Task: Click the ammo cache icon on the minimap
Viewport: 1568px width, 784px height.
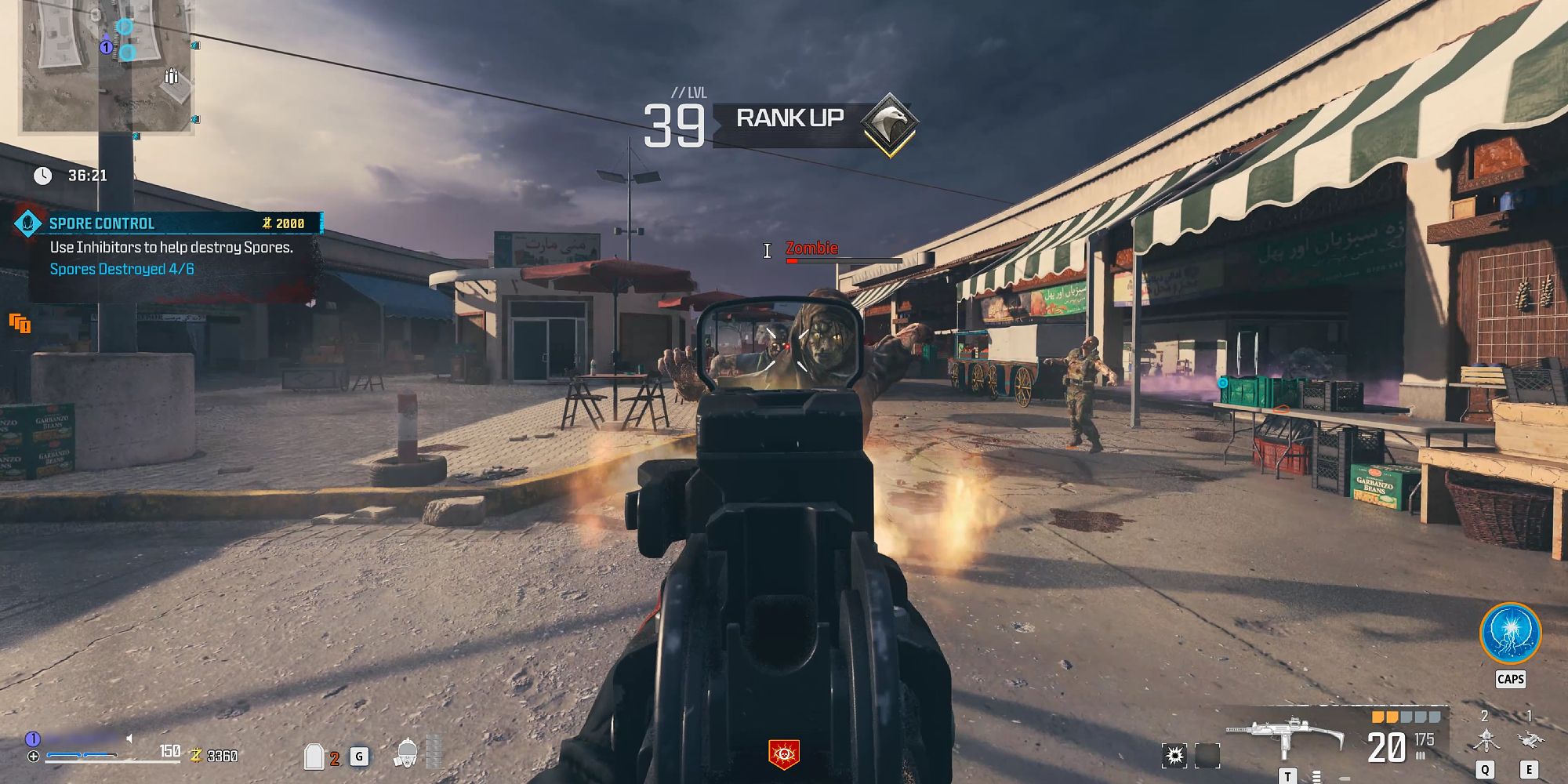Action: click(172, 75)
